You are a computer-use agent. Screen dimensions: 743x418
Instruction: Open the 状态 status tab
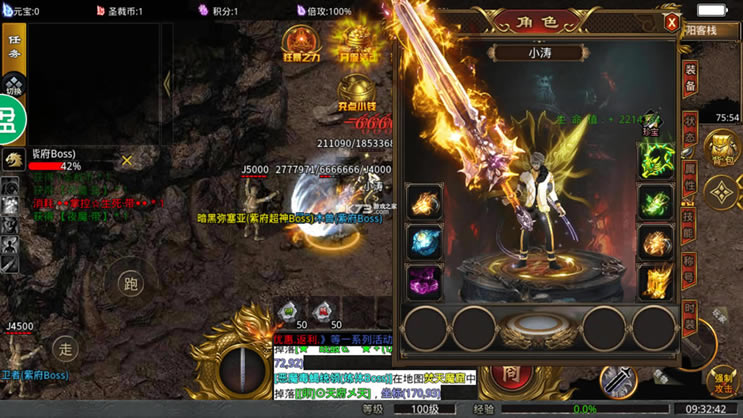690,128
